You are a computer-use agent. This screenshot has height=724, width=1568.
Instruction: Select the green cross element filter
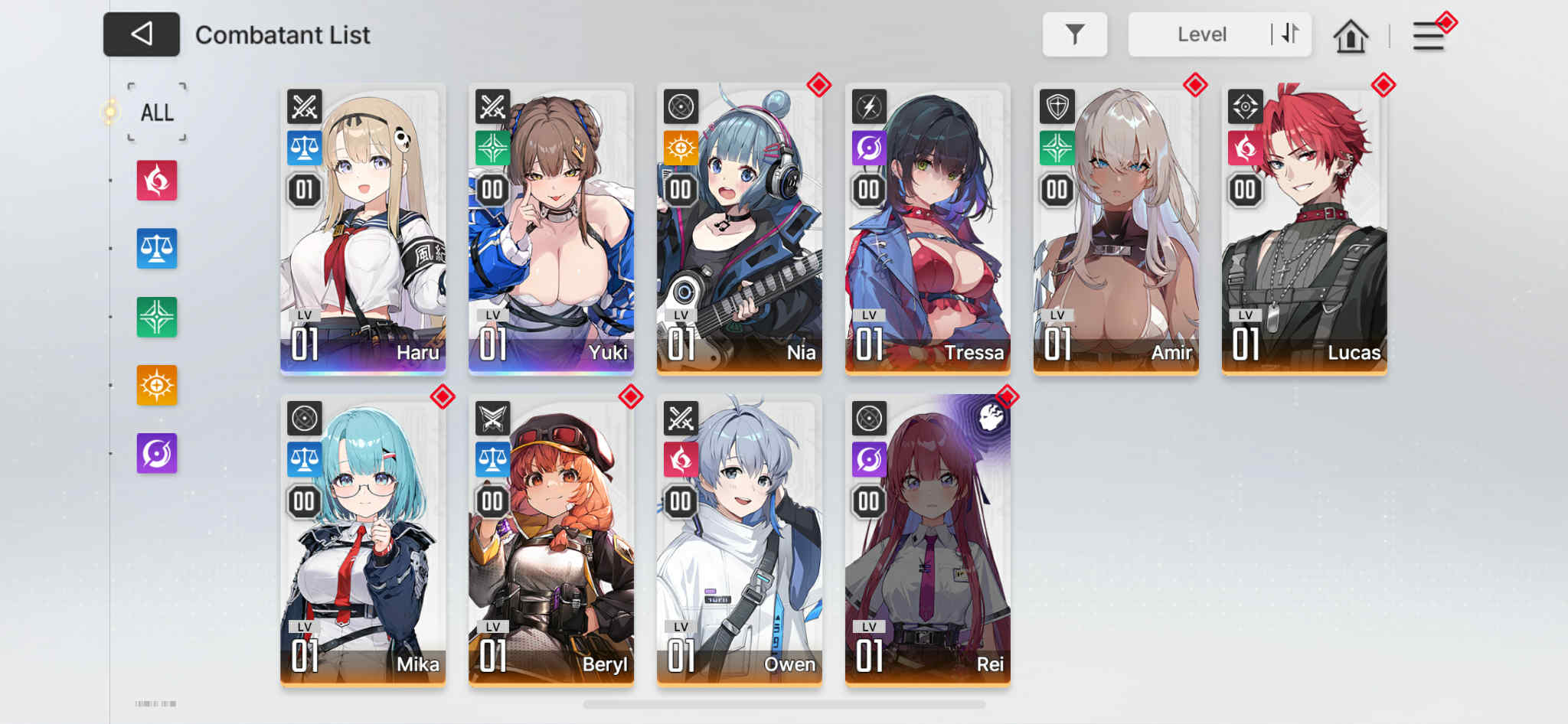(x=156, y=317)
